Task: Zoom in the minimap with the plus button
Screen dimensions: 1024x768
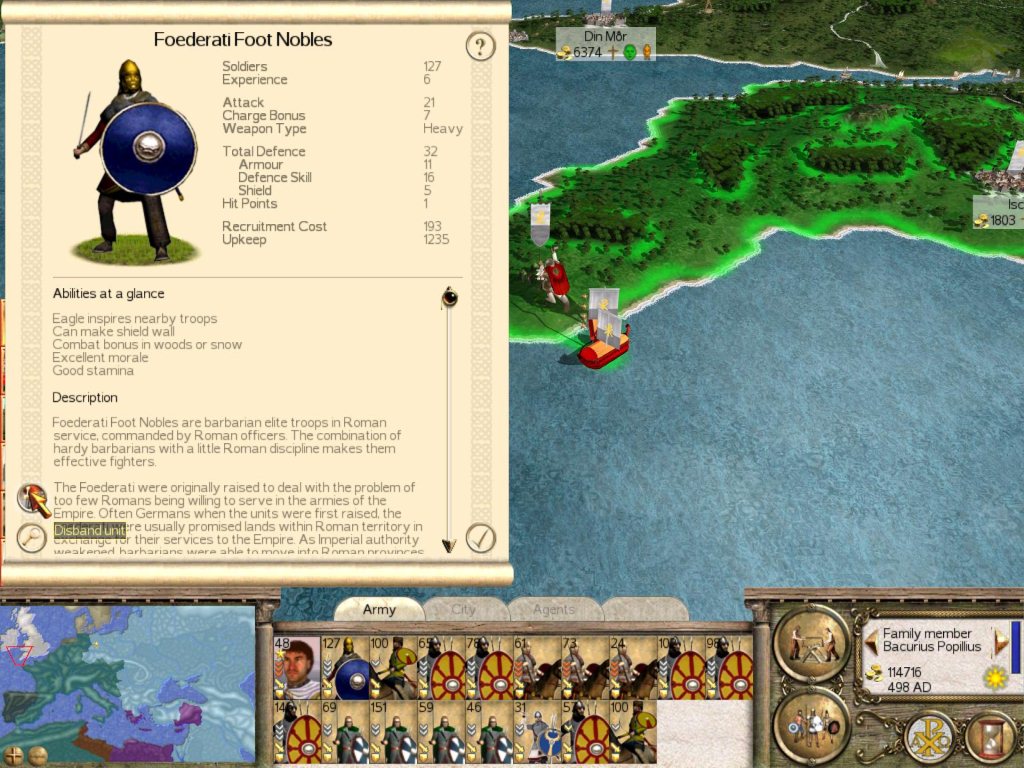Action: [14, 754]
